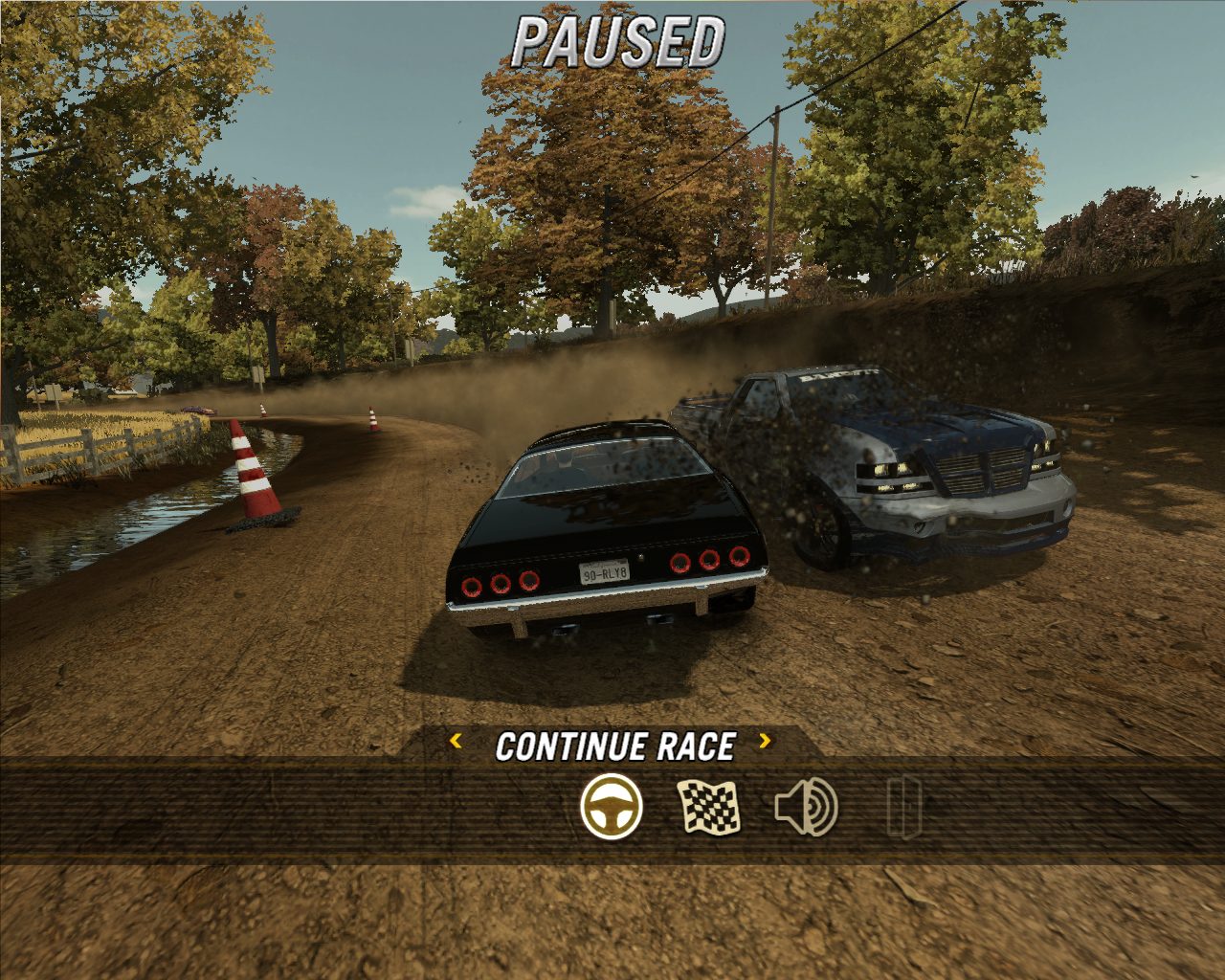Image resolution: width=1225 pixels, height=980 pixels.
Task: Click the left arrow beside Continue Race
Action: (457, 741)
